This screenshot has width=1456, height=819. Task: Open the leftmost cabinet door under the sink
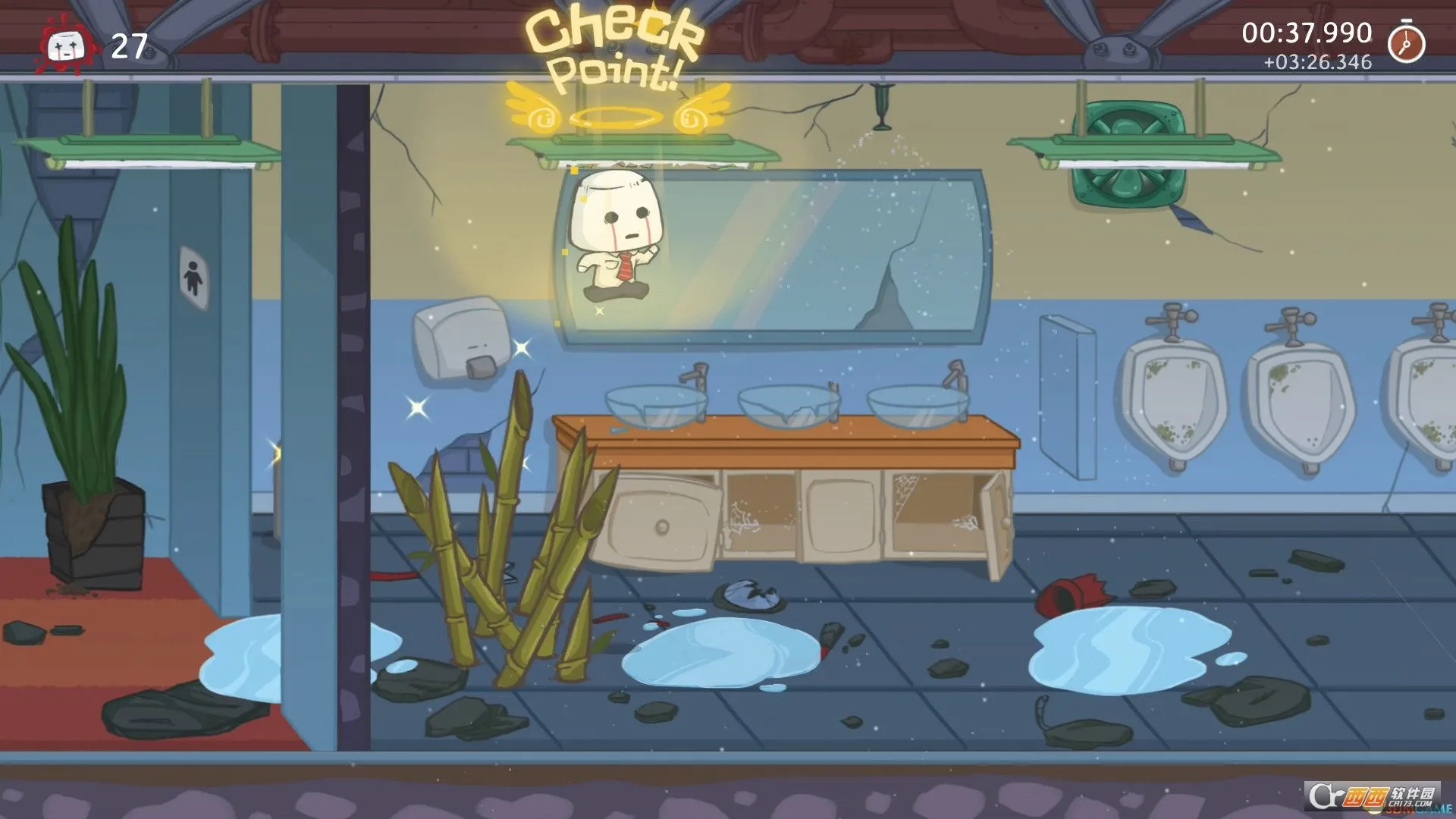[660, 519]
